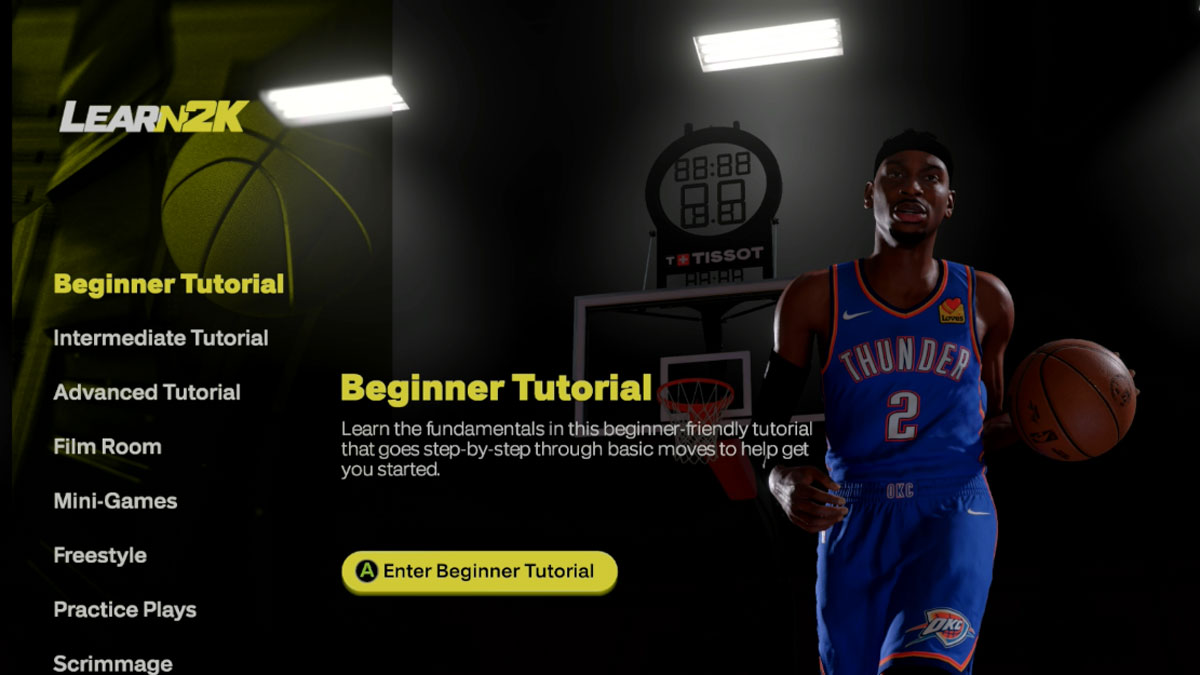Screen dimensions: 1200x675
Task: Select the Beginner Tutorial menu entry
Action: click(x=168, y=284)
